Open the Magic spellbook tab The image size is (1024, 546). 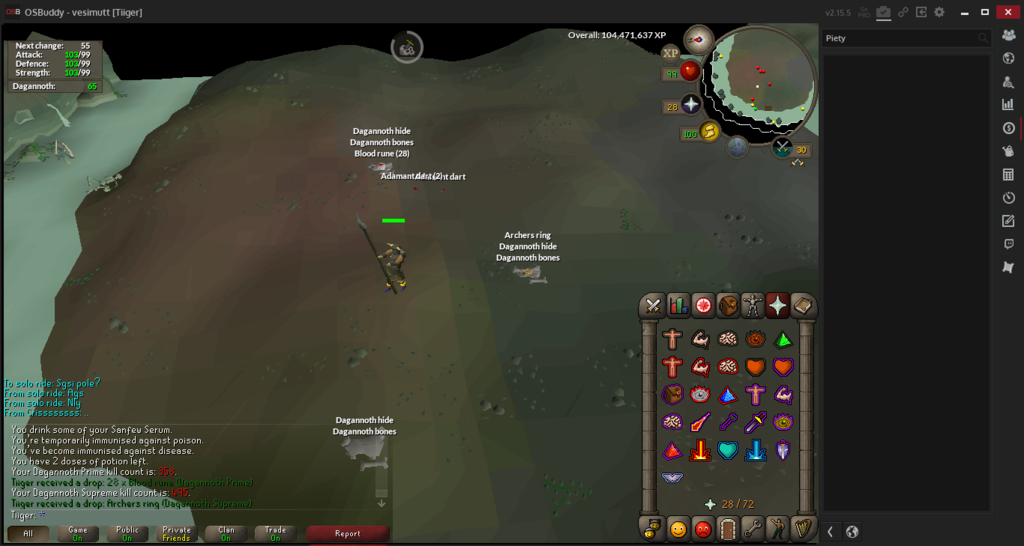pos(803,306)
